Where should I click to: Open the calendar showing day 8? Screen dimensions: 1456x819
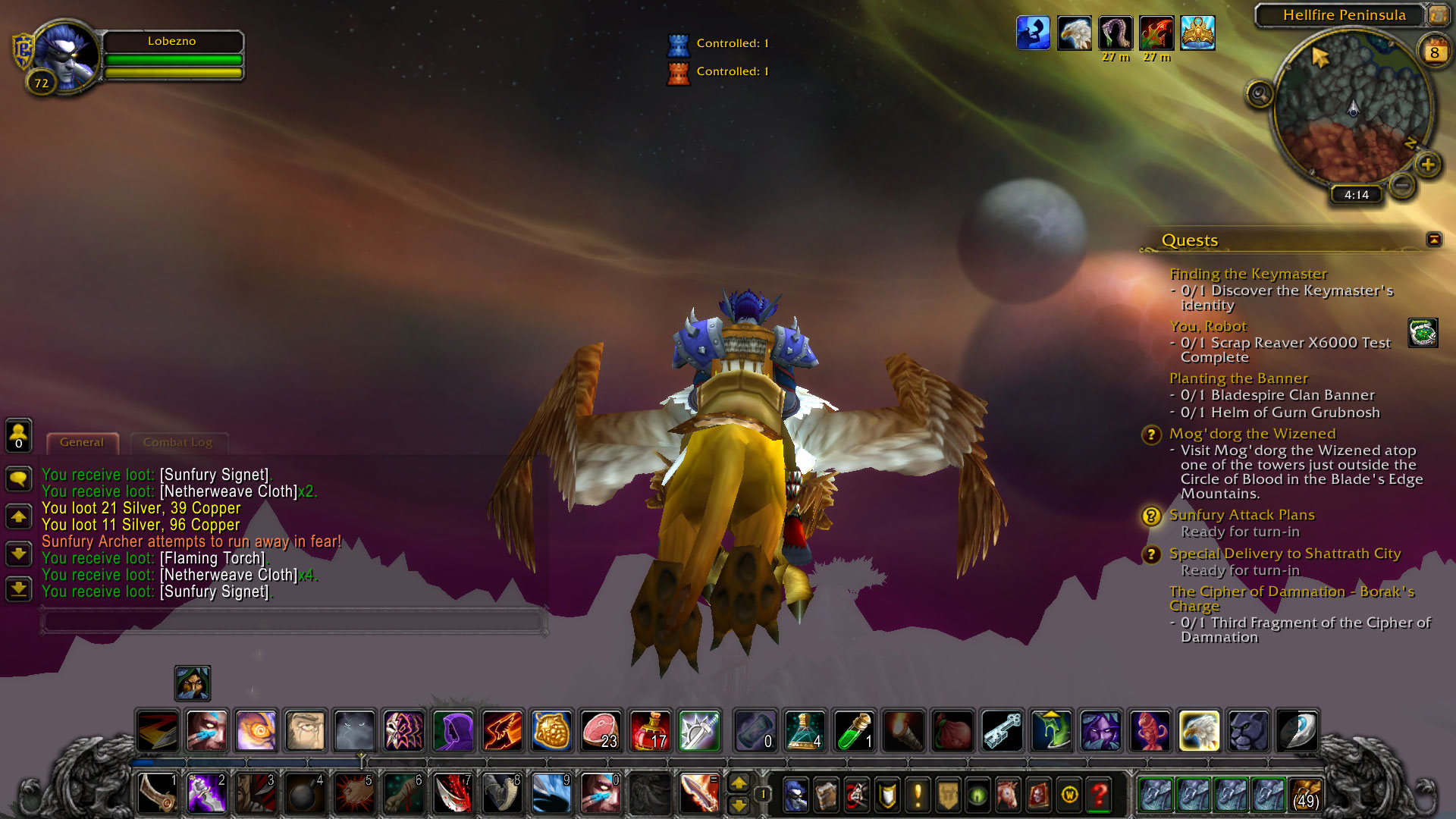pos(1433,52)
